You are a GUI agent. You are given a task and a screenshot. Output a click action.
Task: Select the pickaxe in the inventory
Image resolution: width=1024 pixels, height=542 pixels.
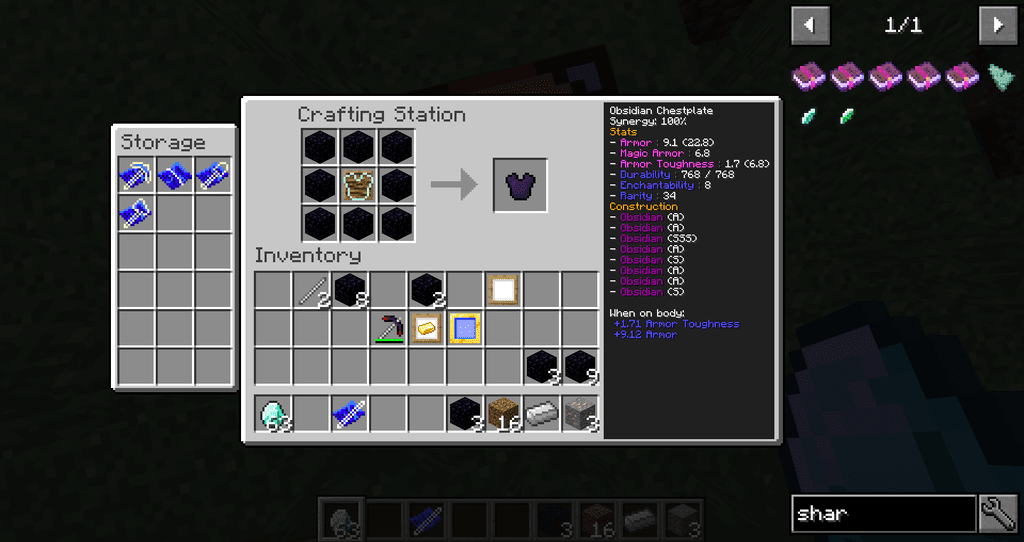(x=388, y=328)
